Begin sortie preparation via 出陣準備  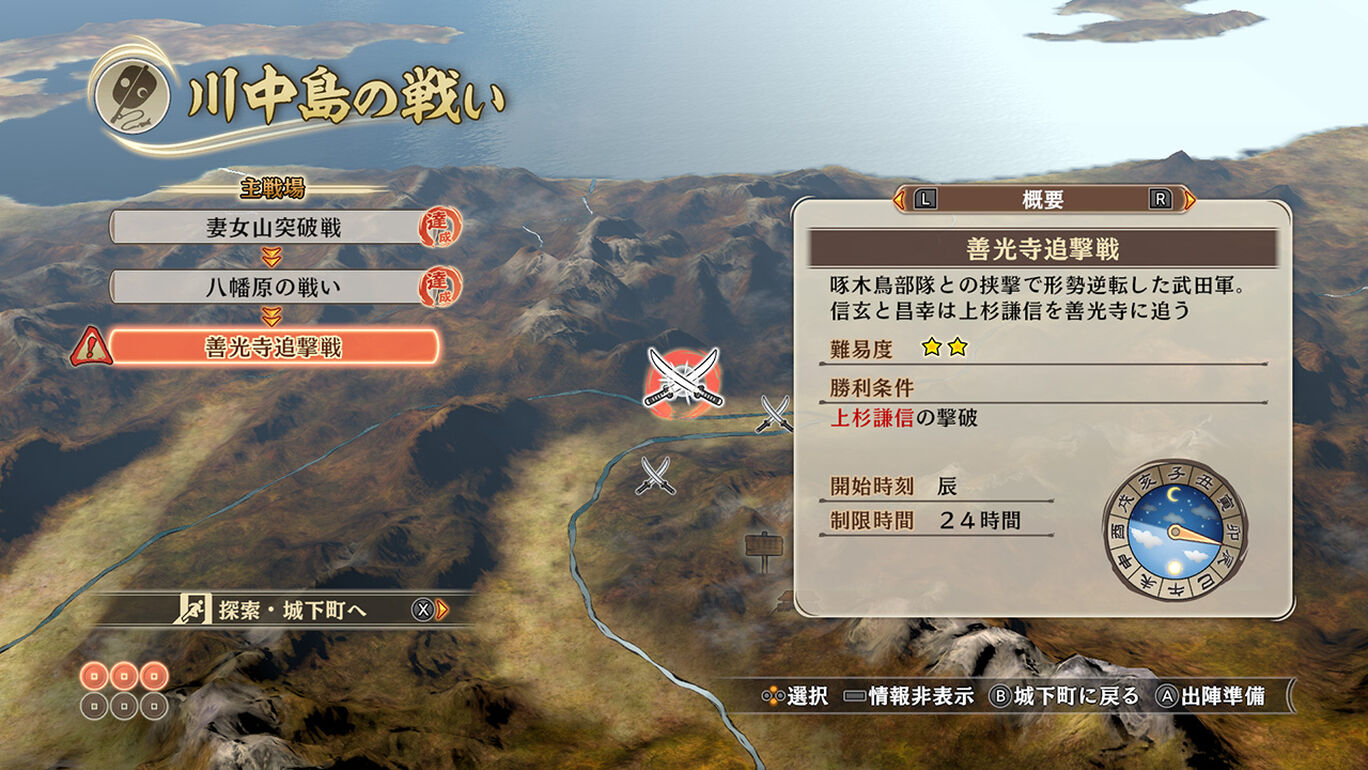[x=1210, y=696]
